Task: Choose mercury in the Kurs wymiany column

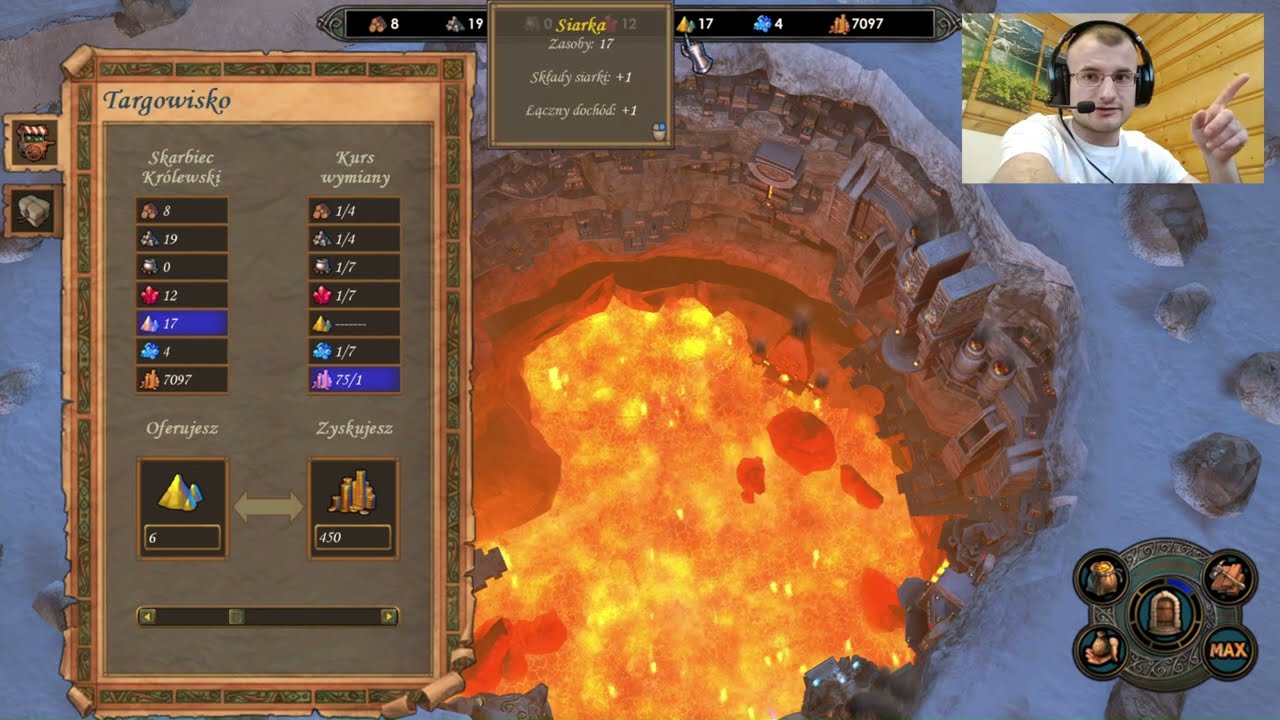Action: 354,267
